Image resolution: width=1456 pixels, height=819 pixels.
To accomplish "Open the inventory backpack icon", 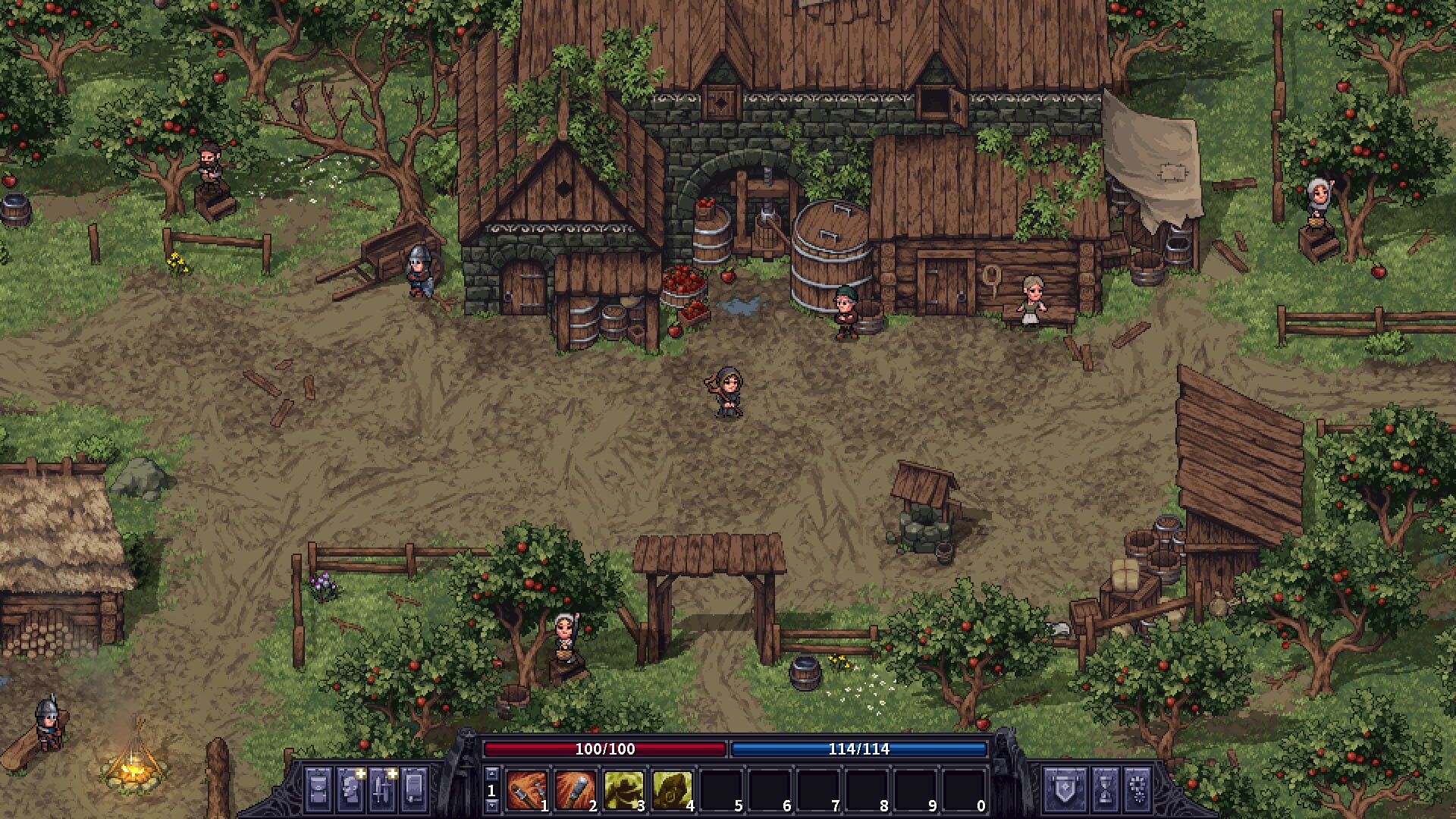I will click(x=318, y=789).
